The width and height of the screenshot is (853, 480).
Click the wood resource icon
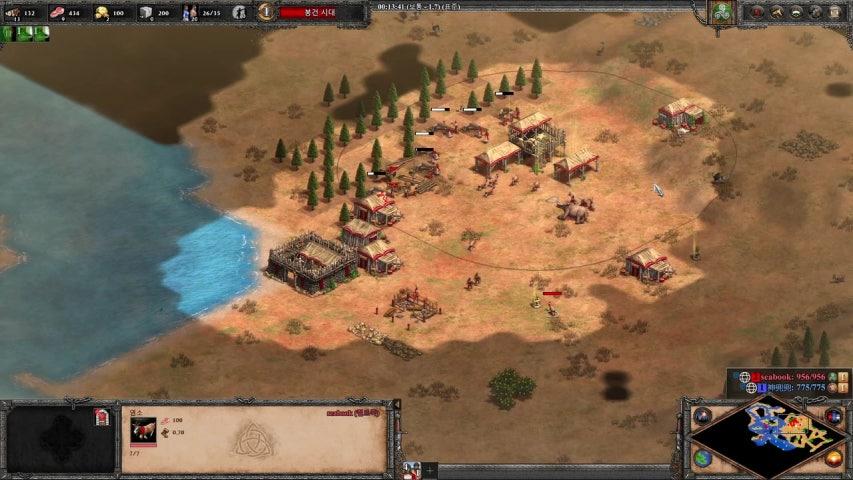(12, 13)
